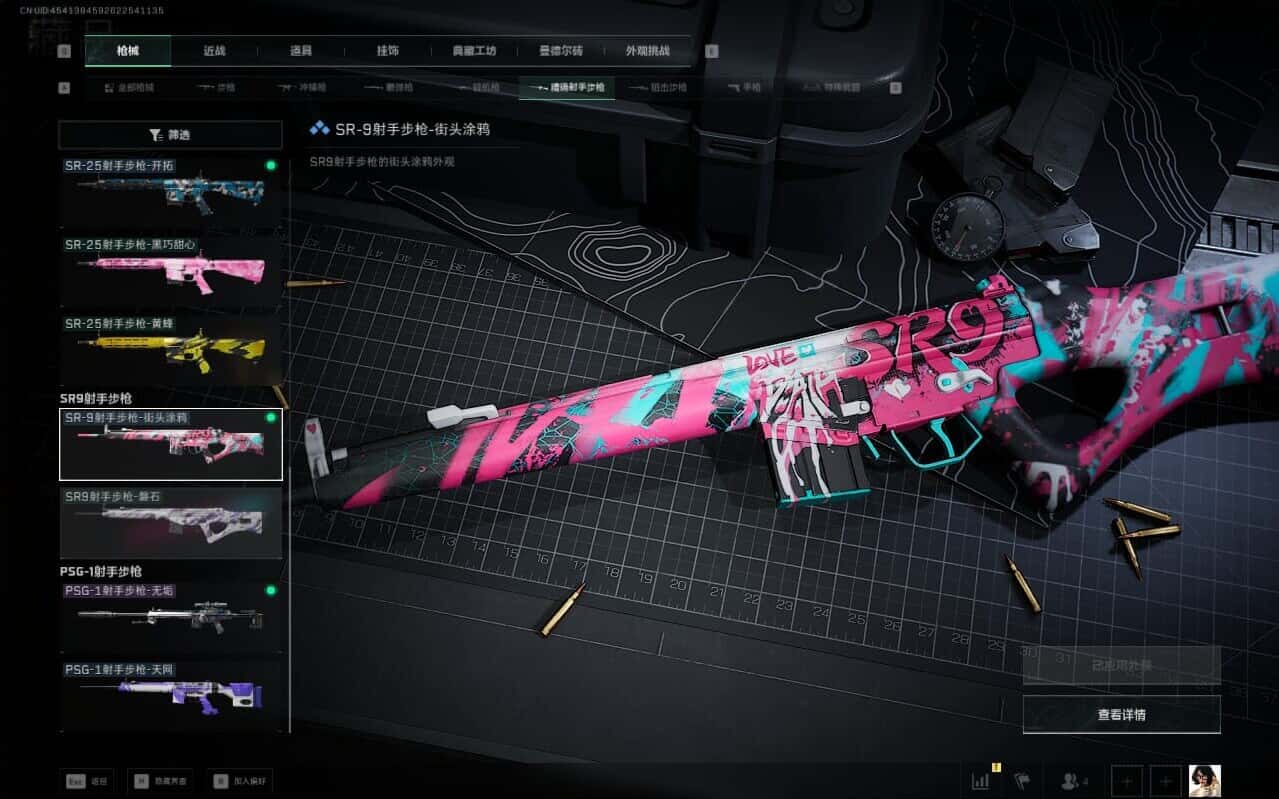This screenshot has width=1279, height=799.
Task: Switch to the 外观挑战 tab
Action: tap(647, 51)
